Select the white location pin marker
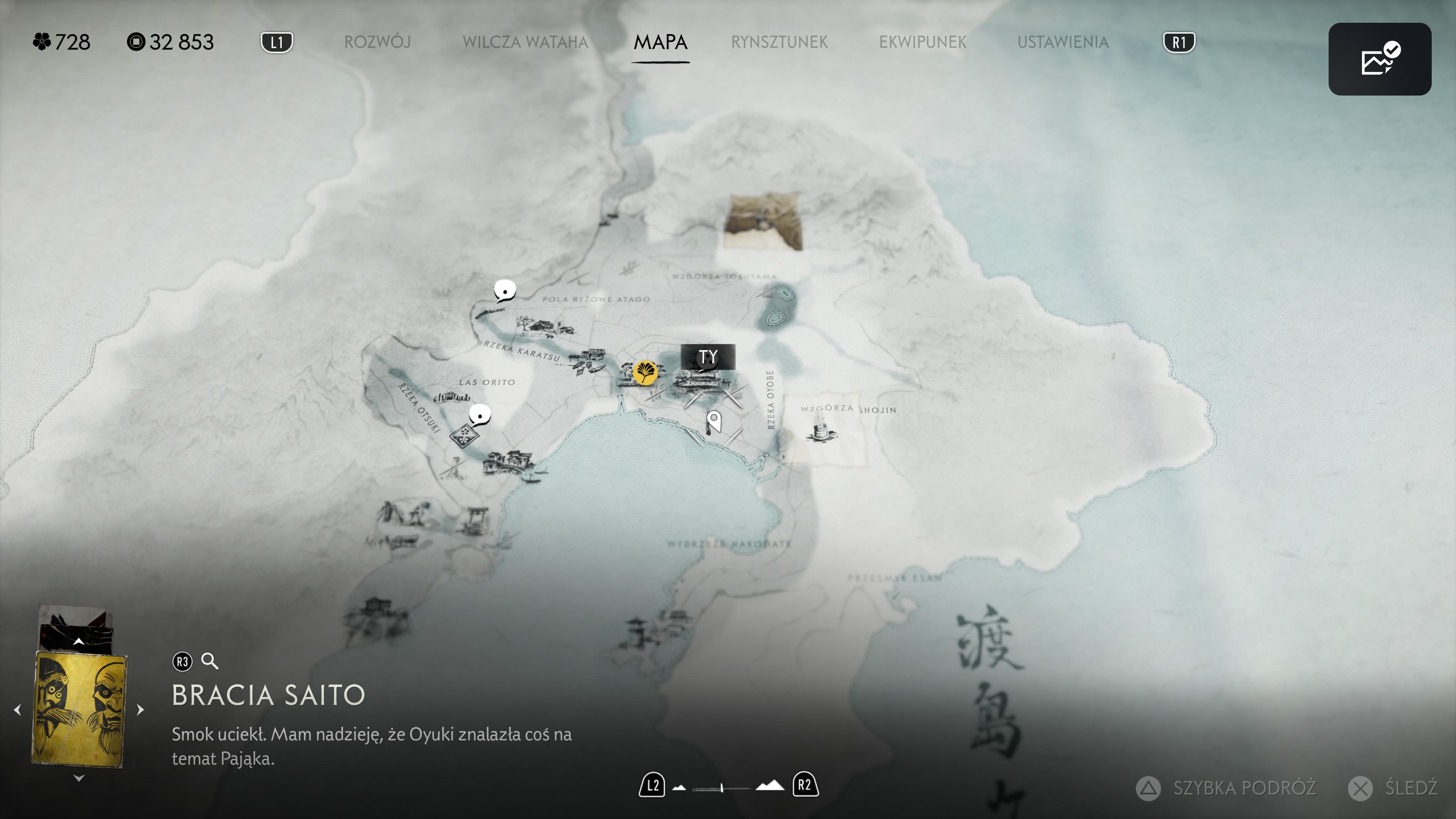Image resolution: width=1456 pixels, height=819 pixels. (x=714, y=421)
